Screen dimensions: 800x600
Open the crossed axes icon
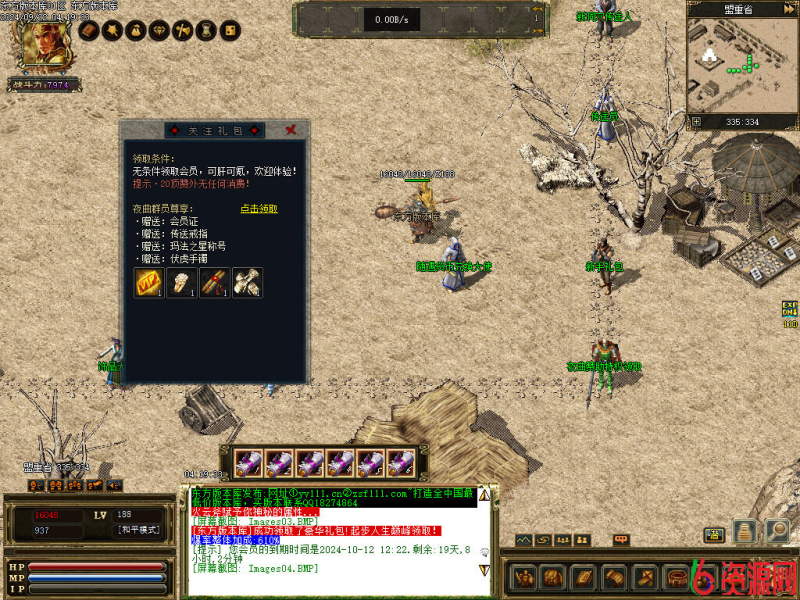[181, 31]
